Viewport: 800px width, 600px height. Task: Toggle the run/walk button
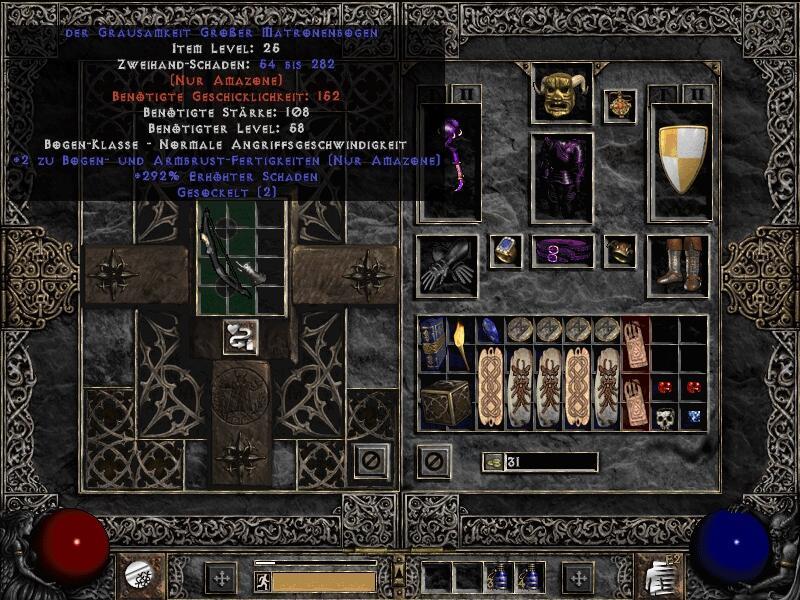pyautogui.click(x=262, y=579)
